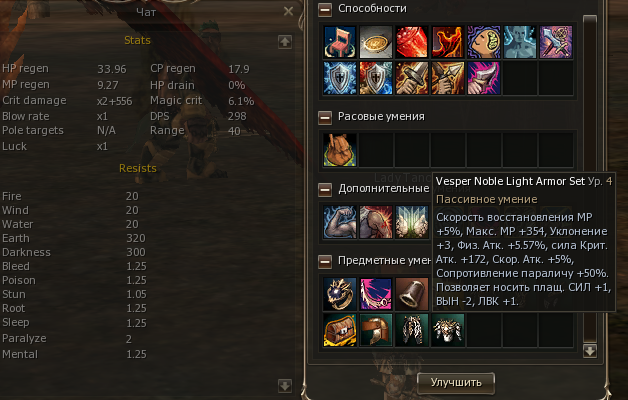Click the Улучшить button
This screenshot has width=628, height=400.
(x=455, y=381)
